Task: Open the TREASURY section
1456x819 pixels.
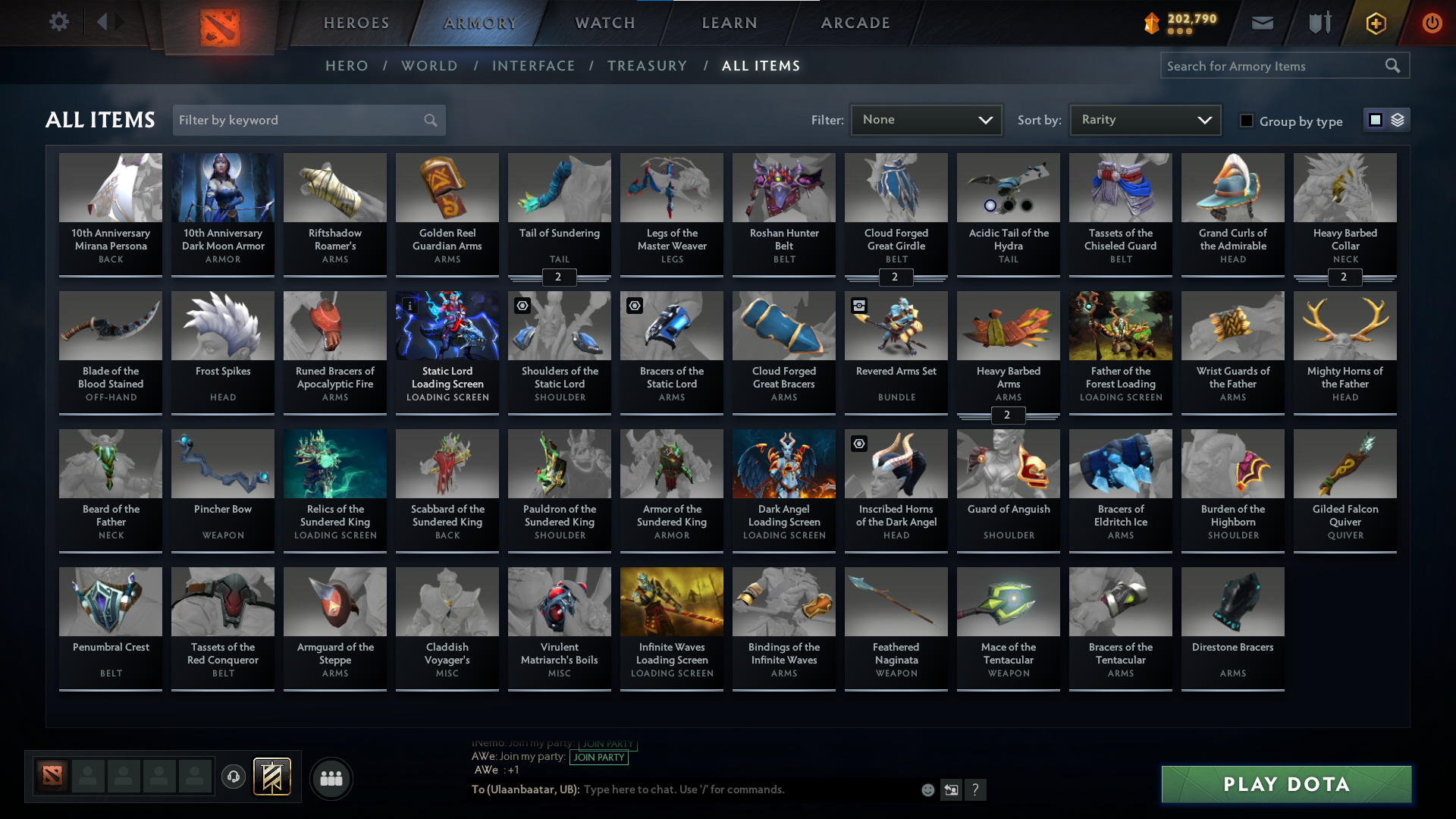Action: click(x=647, y=66)
